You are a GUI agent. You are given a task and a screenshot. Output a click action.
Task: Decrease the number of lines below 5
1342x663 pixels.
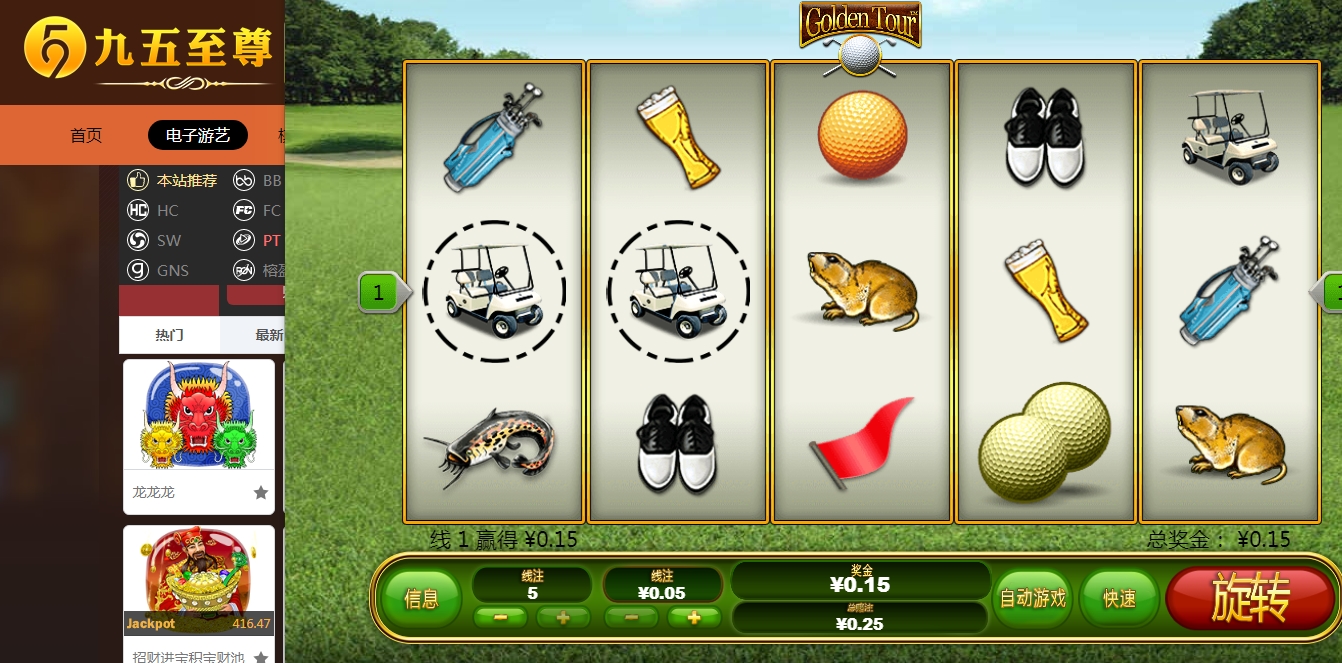502,618
